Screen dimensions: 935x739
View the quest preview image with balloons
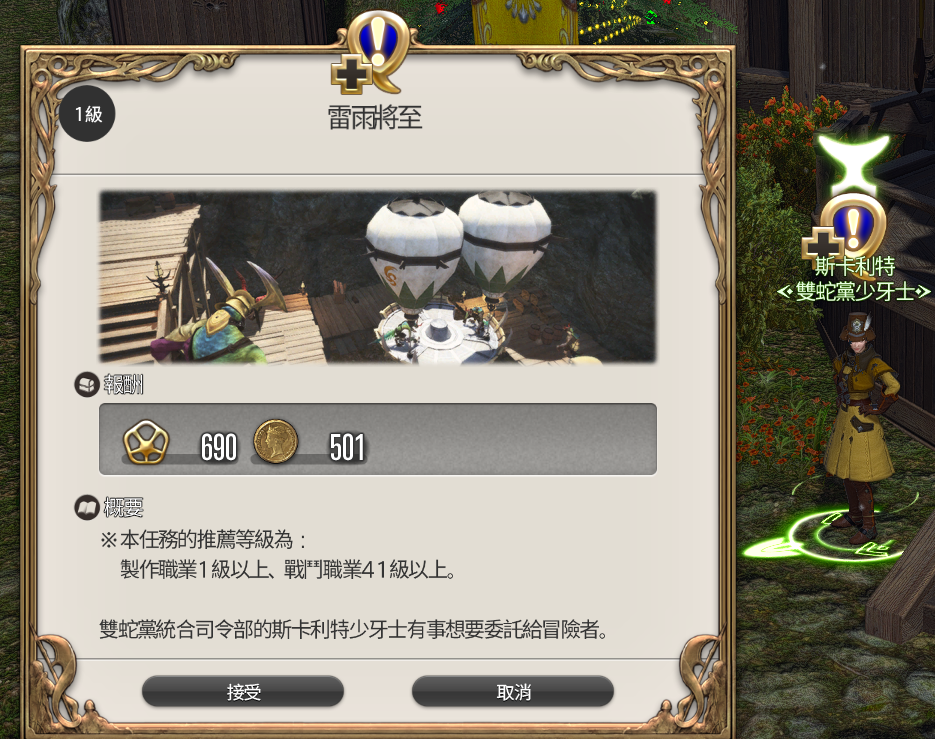point(378,277)
